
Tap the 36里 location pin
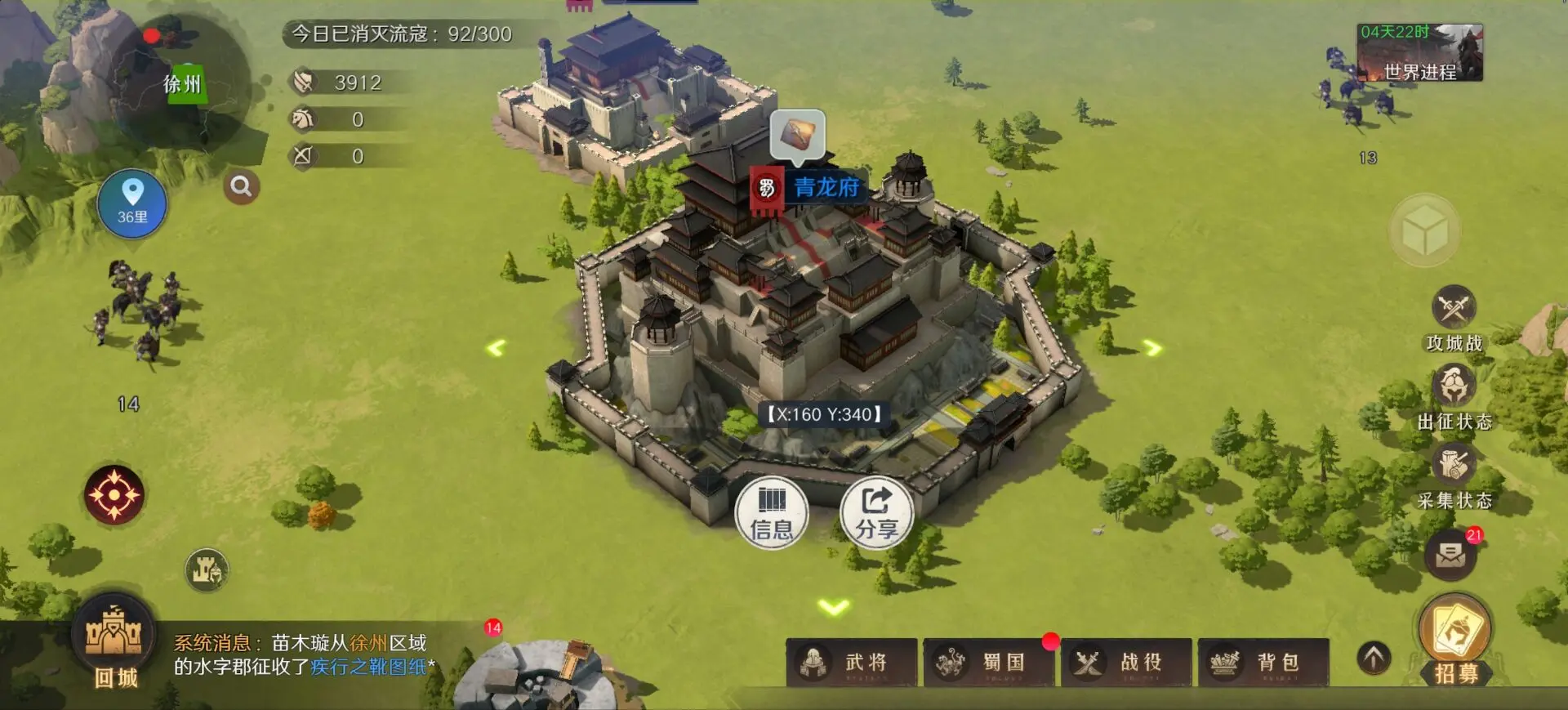(x=132, y=203)
